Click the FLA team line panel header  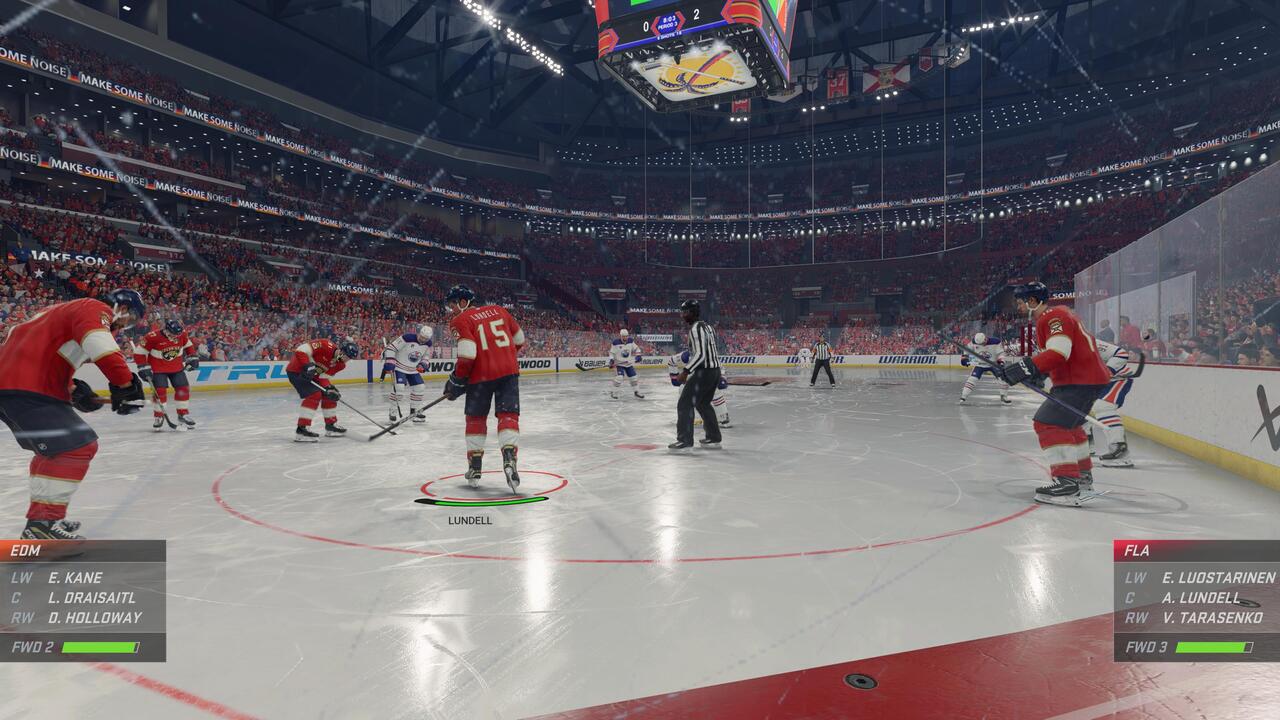pos(1196,550)
